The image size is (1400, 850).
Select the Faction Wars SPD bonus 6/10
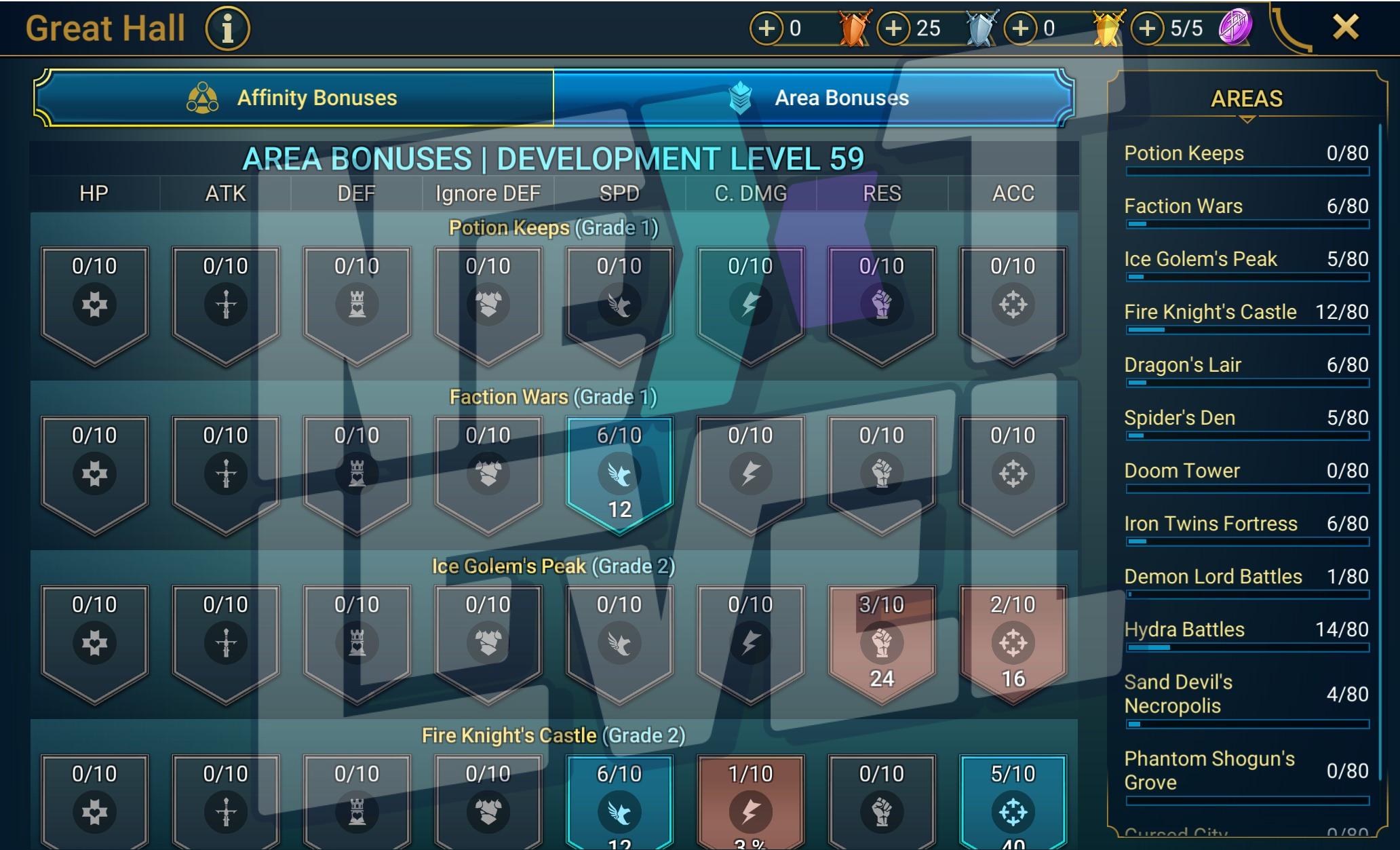pos(619,473)
